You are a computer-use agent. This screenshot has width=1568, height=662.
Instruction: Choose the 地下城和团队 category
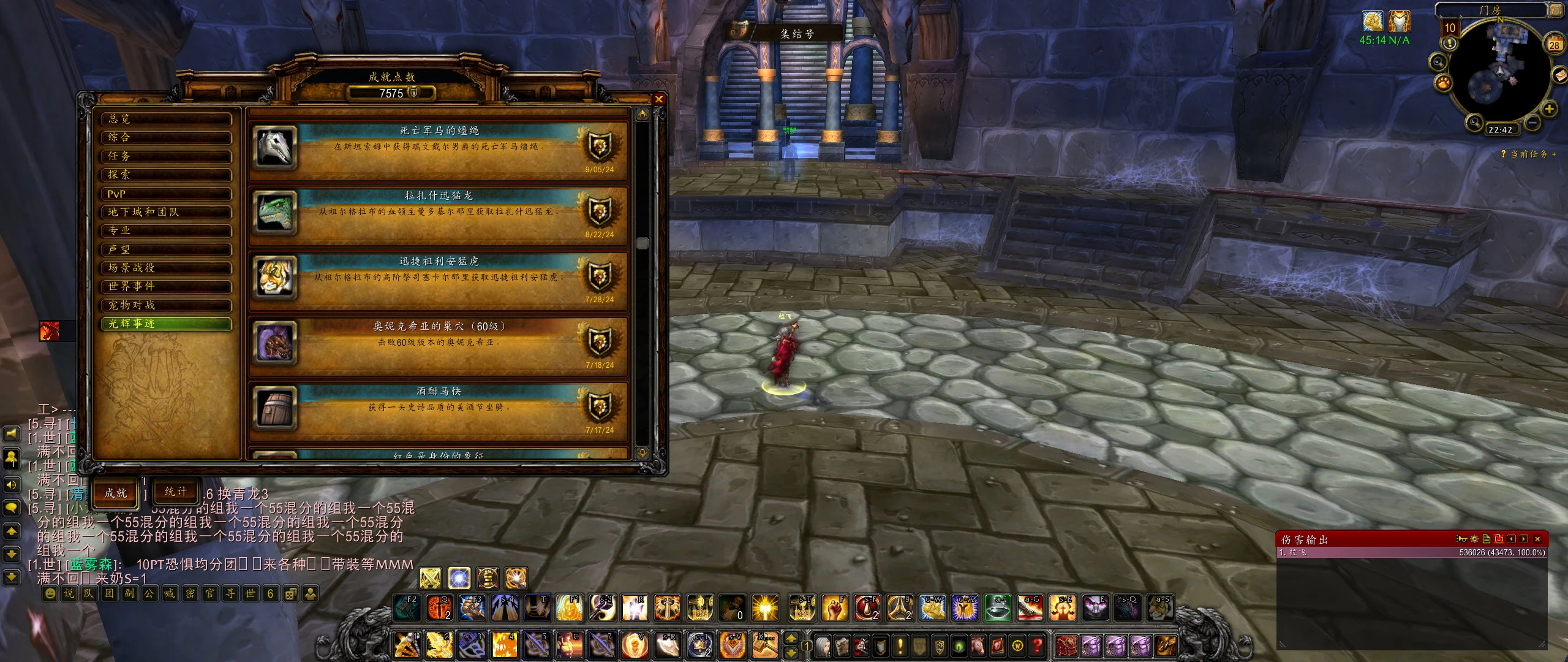(166, 212)
